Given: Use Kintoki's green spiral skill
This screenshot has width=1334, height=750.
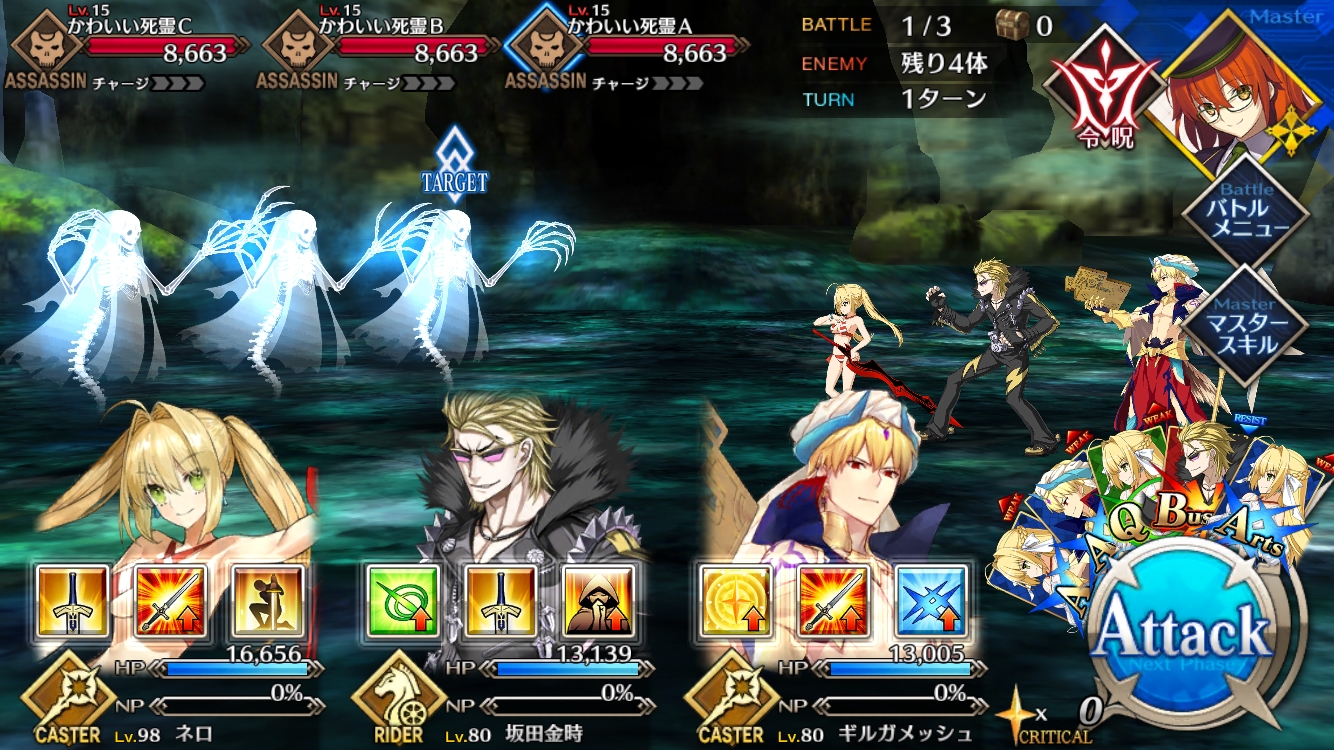Looking at the screenshot, I should coord(403,601).
